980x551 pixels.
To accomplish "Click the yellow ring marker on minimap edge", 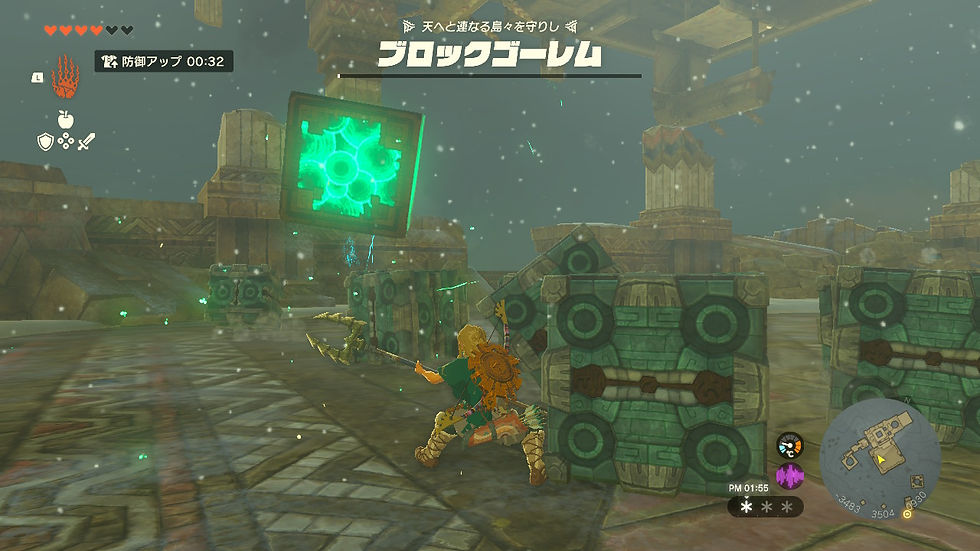I will point(906,514).
